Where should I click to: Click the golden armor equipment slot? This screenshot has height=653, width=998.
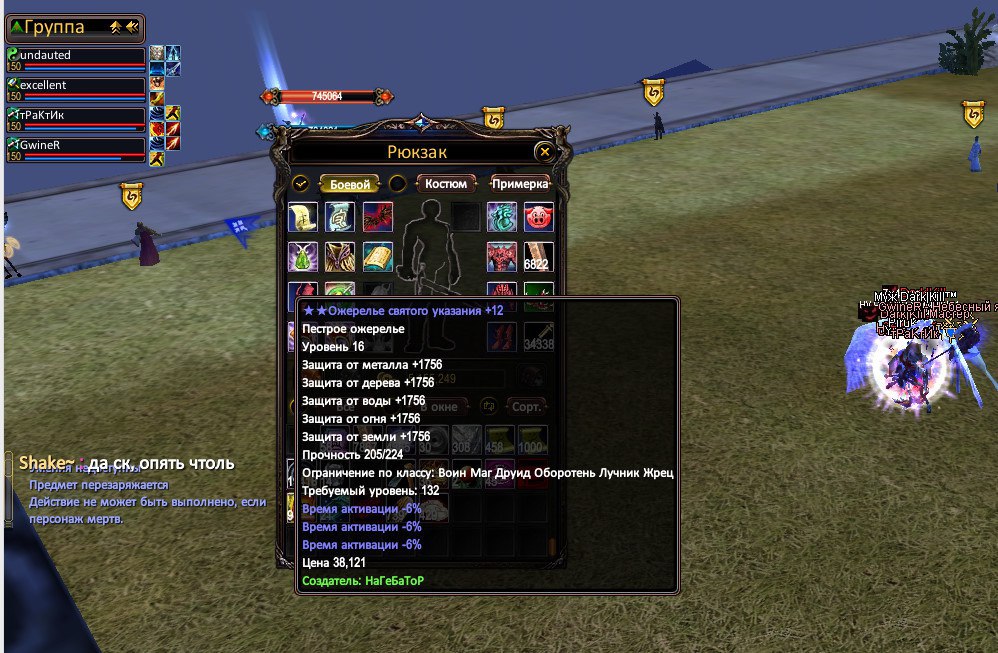point(341,257)
